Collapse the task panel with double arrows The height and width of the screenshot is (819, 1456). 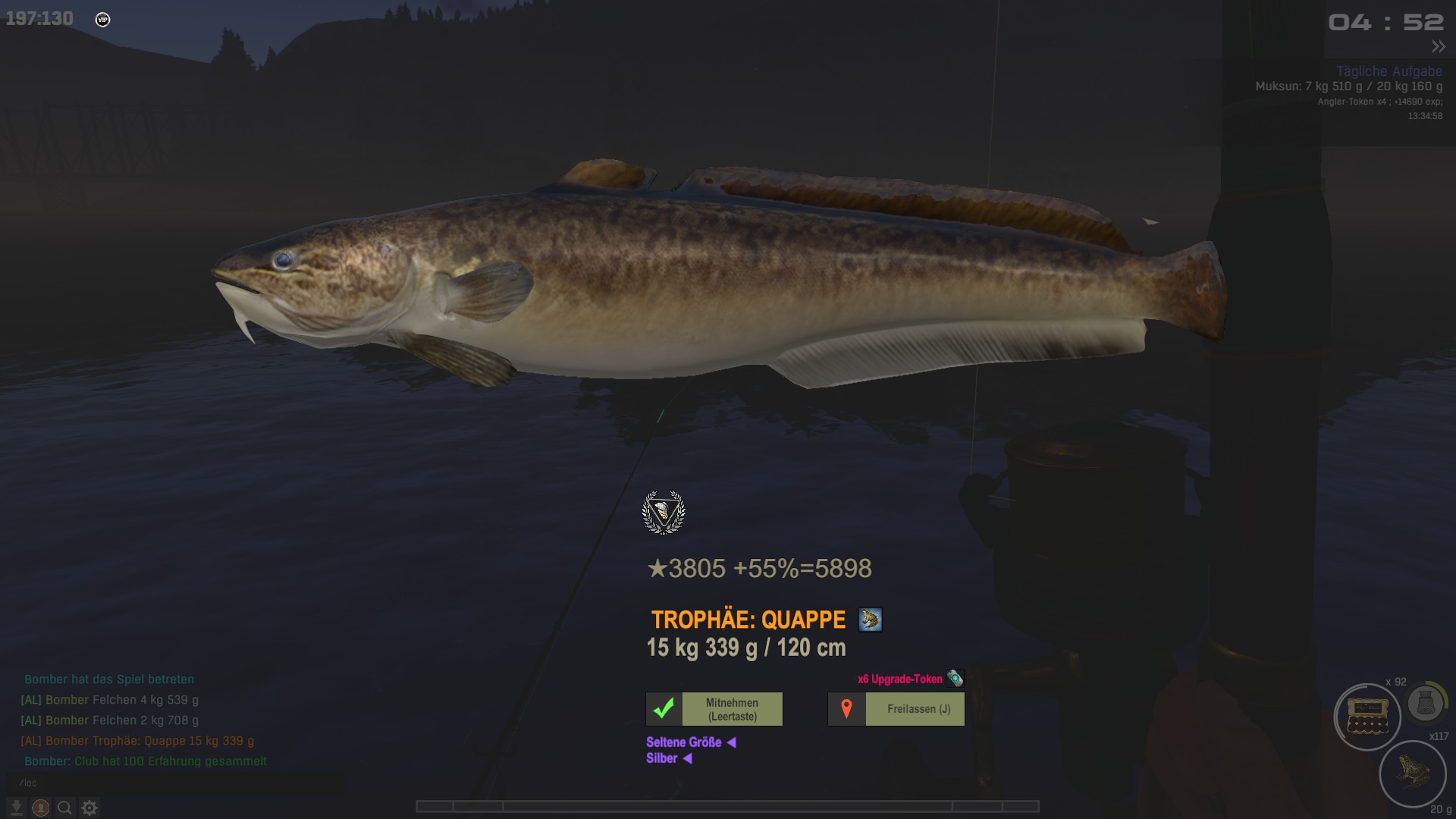click(x=1438, y=47)
